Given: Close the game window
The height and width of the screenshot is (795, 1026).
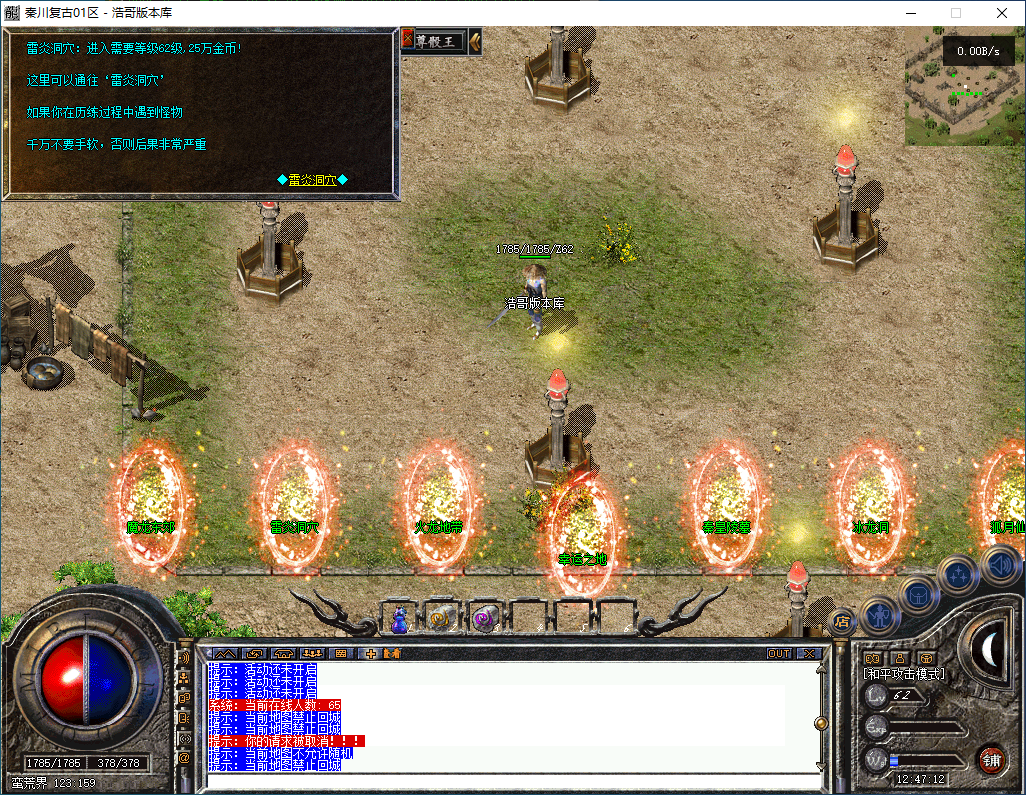Looking at the screenshot, I should tap(1002, 13).
